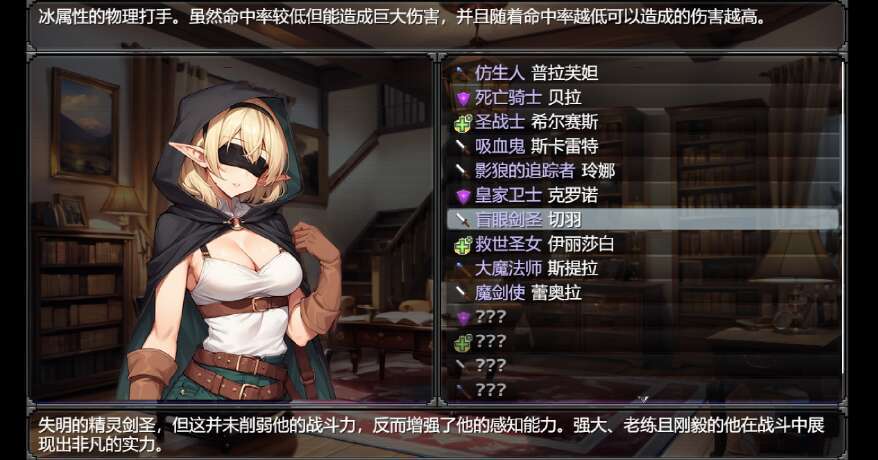
Task: Pick the 吸血鬼 斯卡雷特 entry
Action: tap(536, 147)
